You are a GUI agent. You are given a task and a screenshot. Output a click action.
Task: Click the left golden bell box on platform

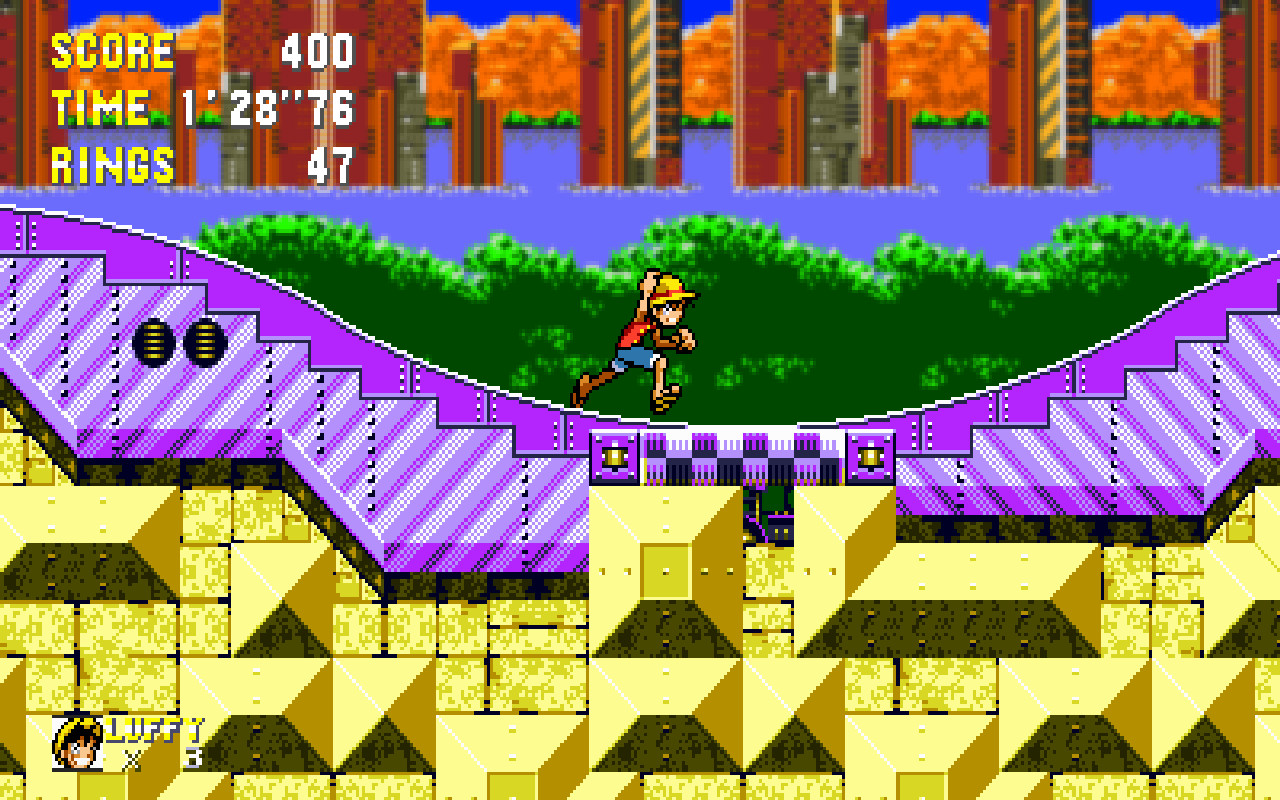[616, 457]
